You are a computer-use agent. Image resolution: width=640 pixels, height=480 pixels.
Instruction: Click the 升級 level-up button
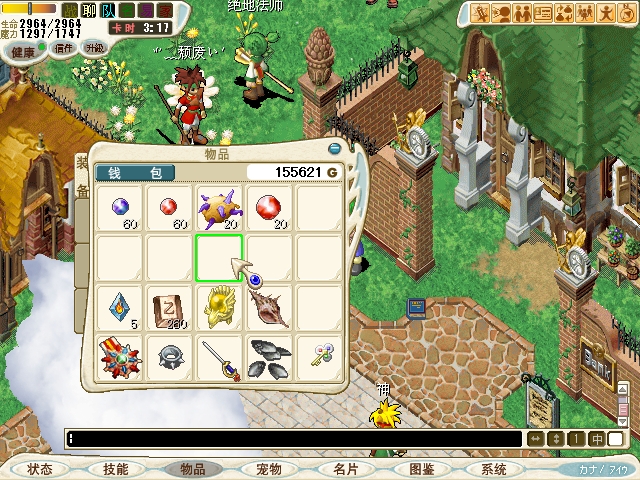point(95,47)
